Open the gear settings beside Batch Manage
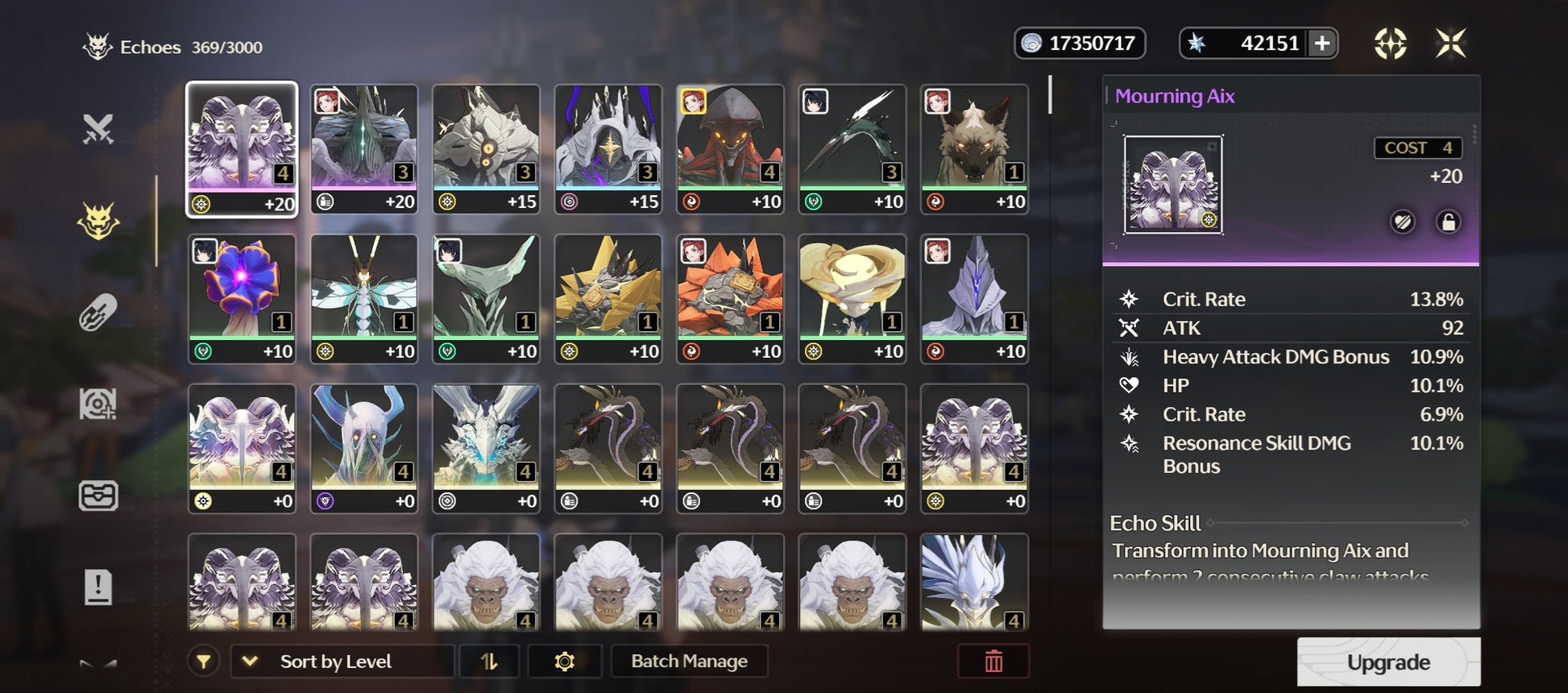This screenshot has height=693, width=1568. pyautogui.click(x=565, y=662)
